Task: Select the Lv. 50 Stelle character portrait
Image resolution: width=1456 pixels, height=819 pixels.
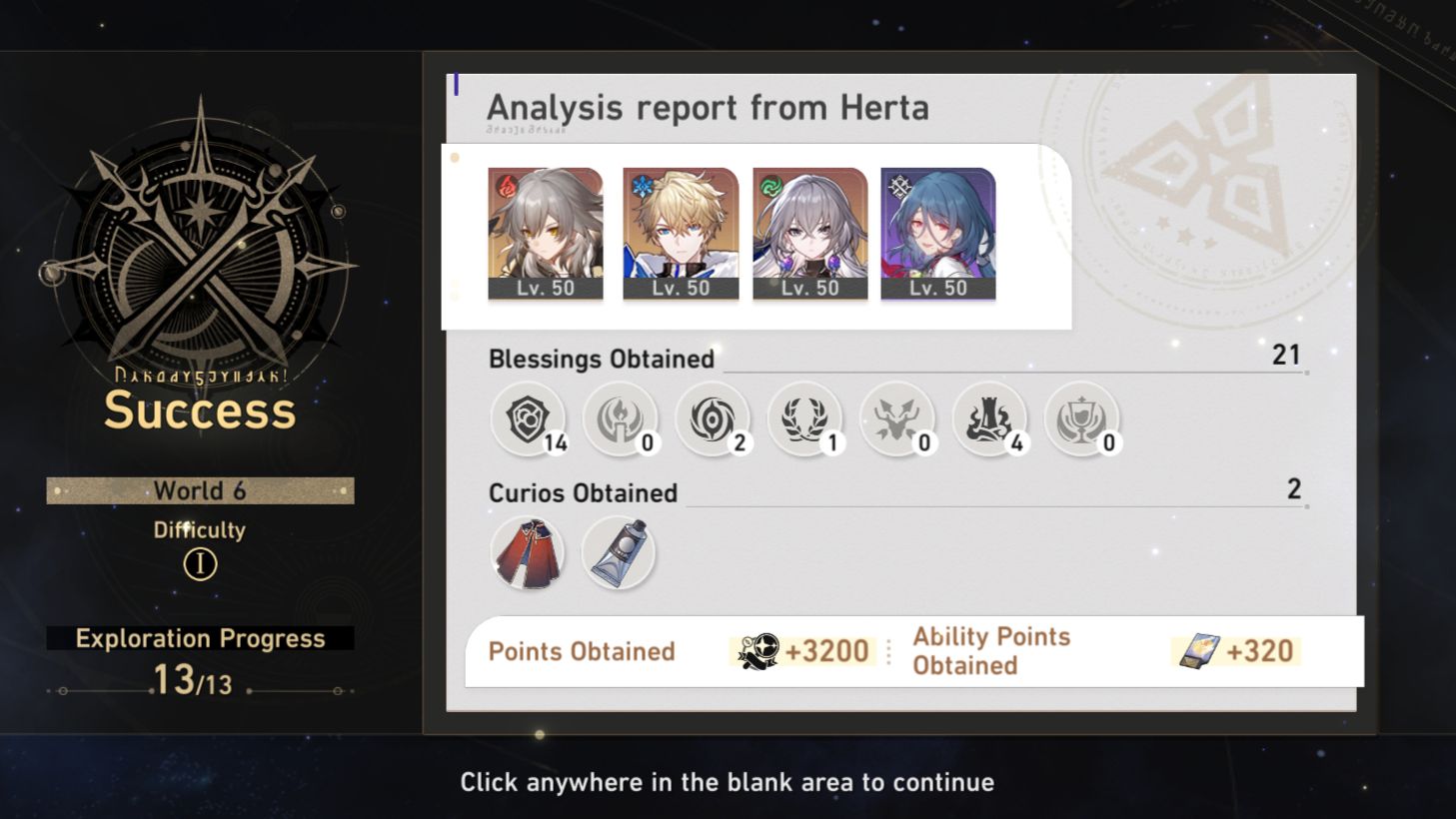Action: [x=546, y=232]
